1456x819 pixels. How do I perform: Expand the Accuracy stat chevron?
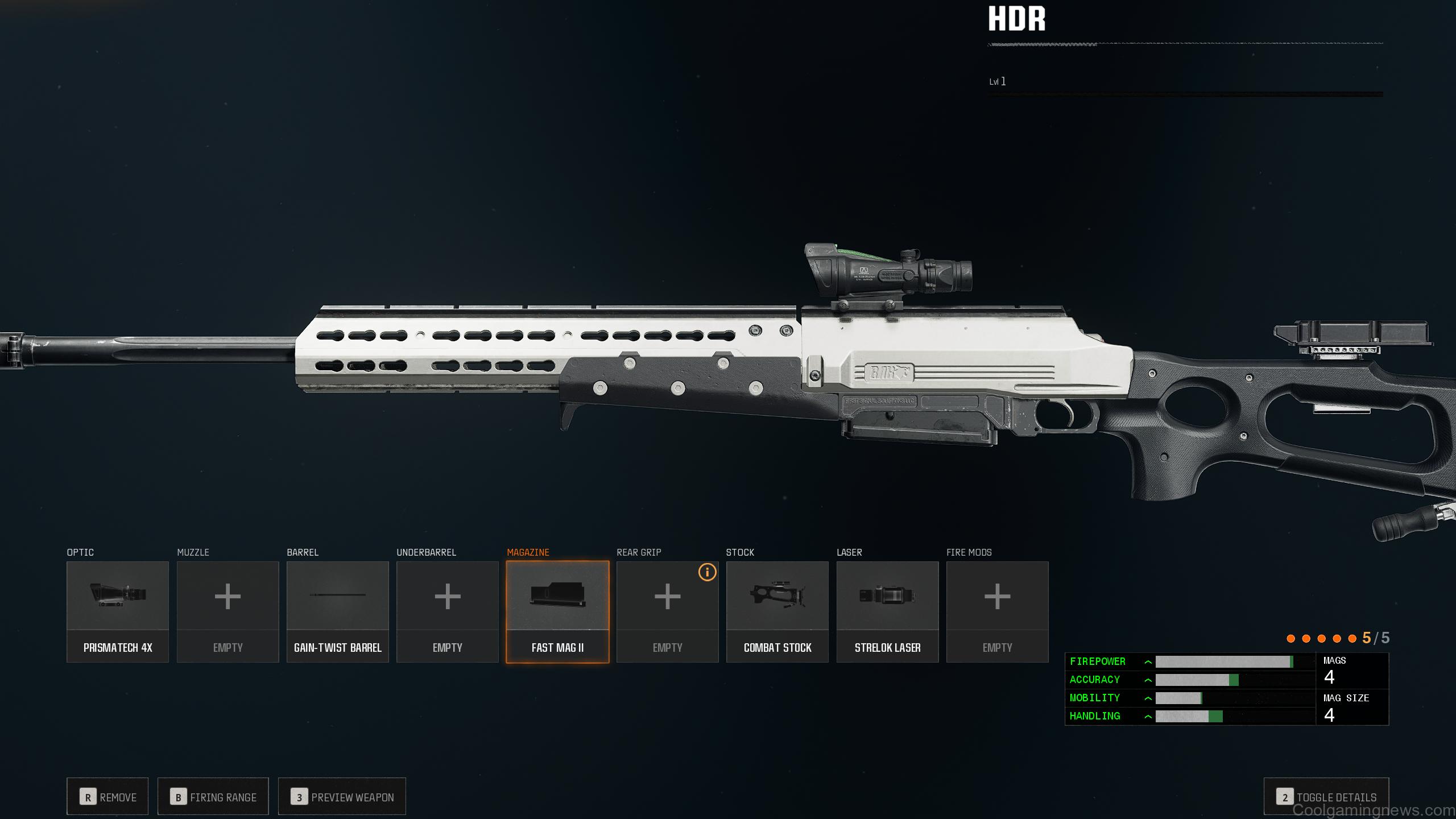1149,680
